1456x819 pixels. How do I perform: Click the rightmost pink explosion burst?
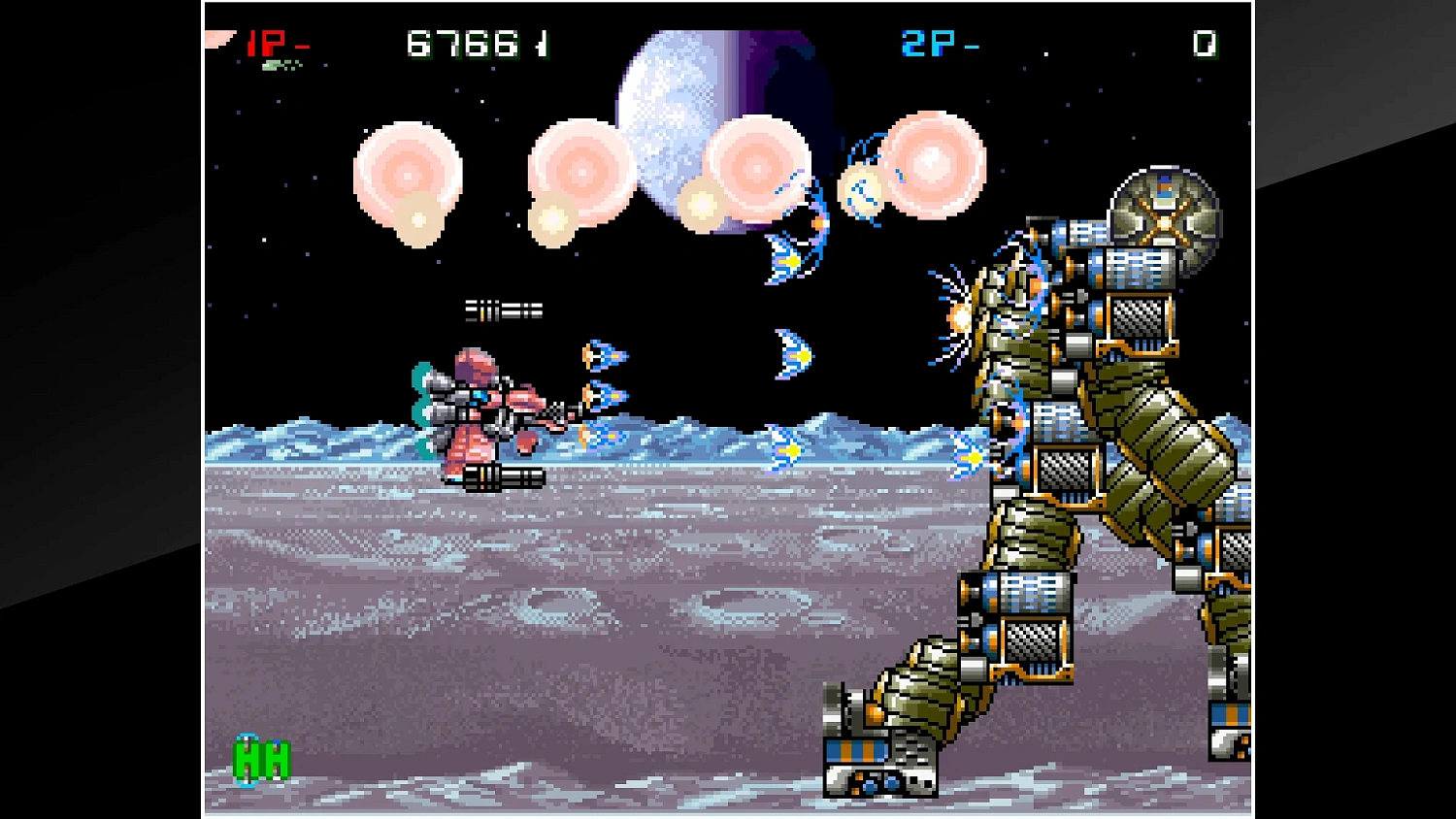pos(934,165)
